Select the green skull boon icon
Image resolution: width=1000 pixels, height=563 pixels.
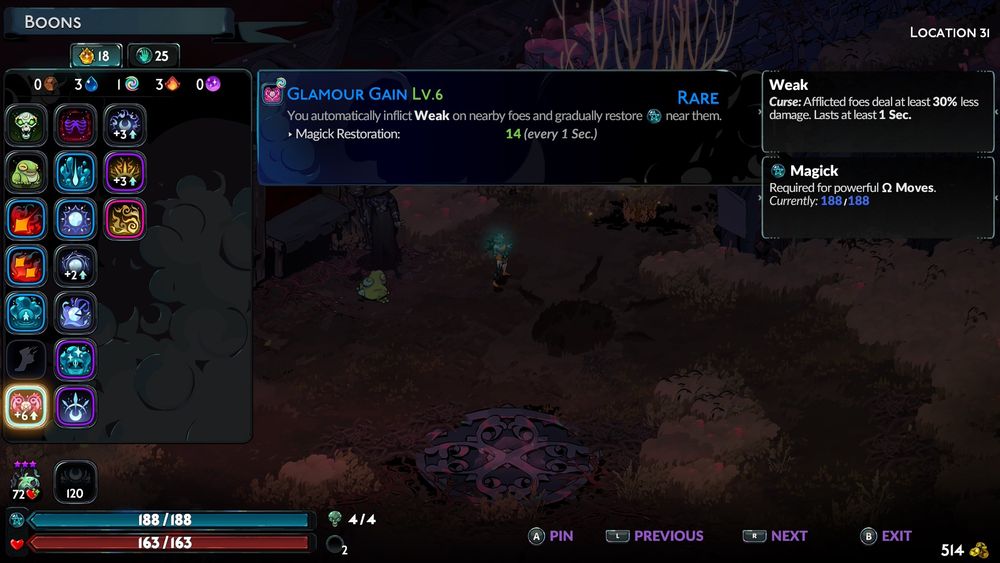27,126
